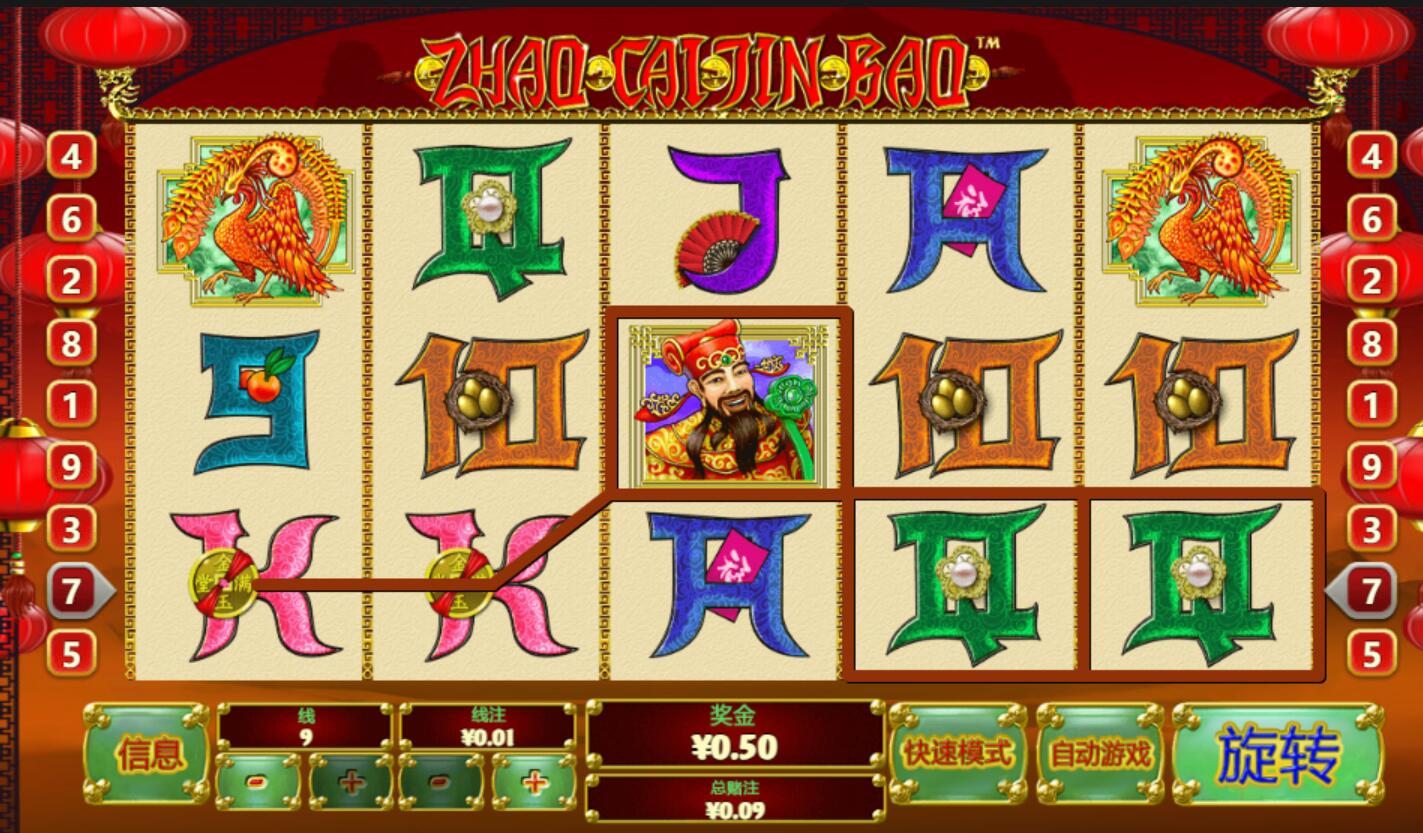Lower the line bet (线注) amount
This screenshot has height=833, width=1423.
point(441,781)
